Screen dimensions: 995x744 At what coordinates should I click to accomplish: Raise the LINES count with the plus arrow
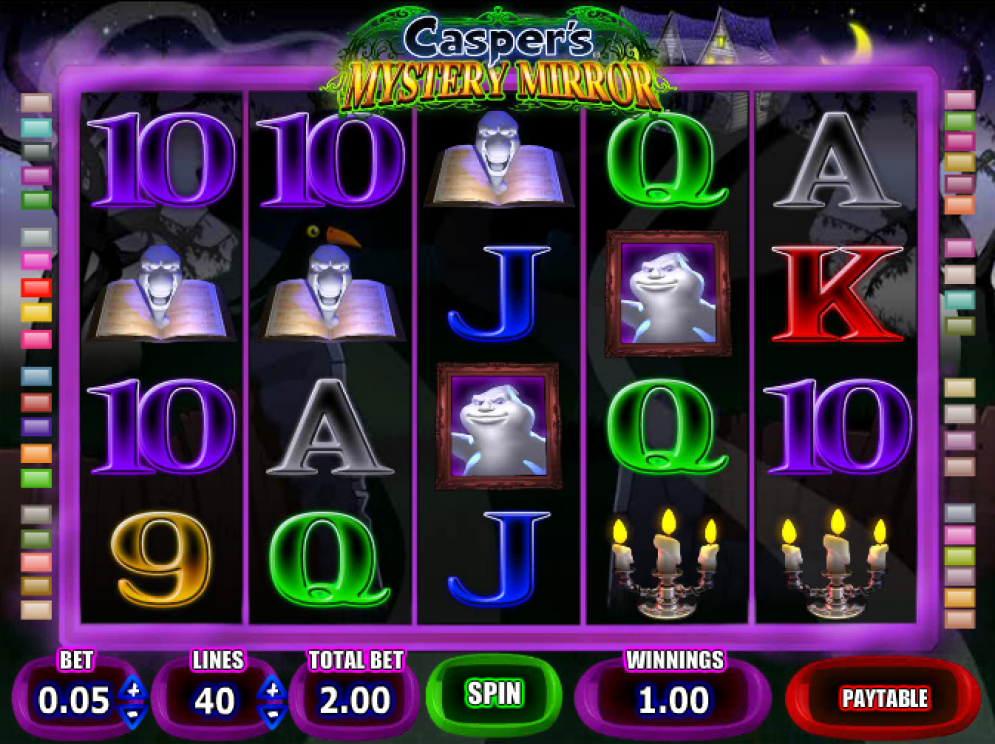click(x=271, y=689)
